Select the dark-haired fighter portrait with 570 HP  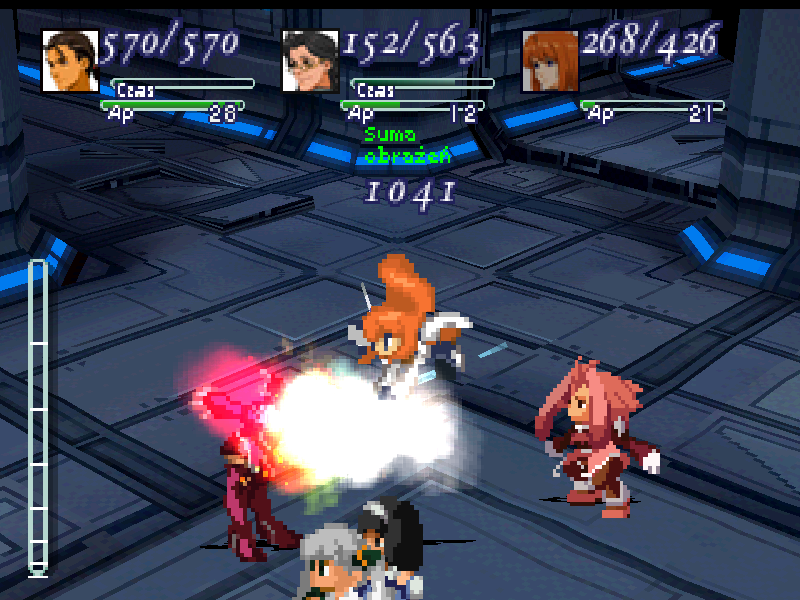click(69, 61)
